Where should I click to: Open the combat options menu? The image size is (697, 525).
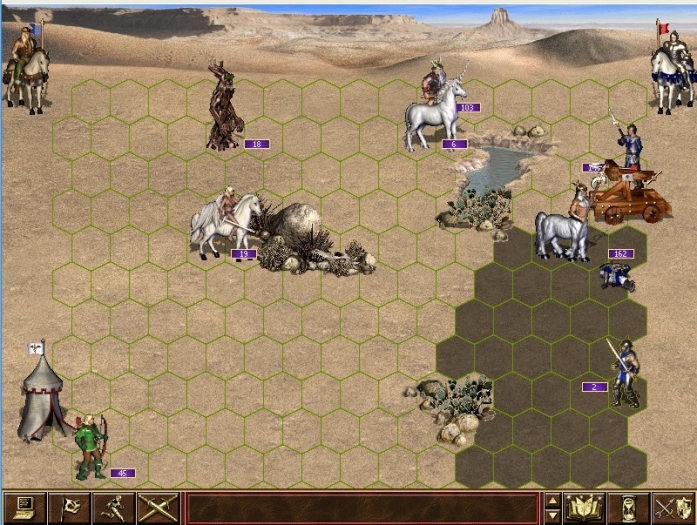[x=21, y=508]
